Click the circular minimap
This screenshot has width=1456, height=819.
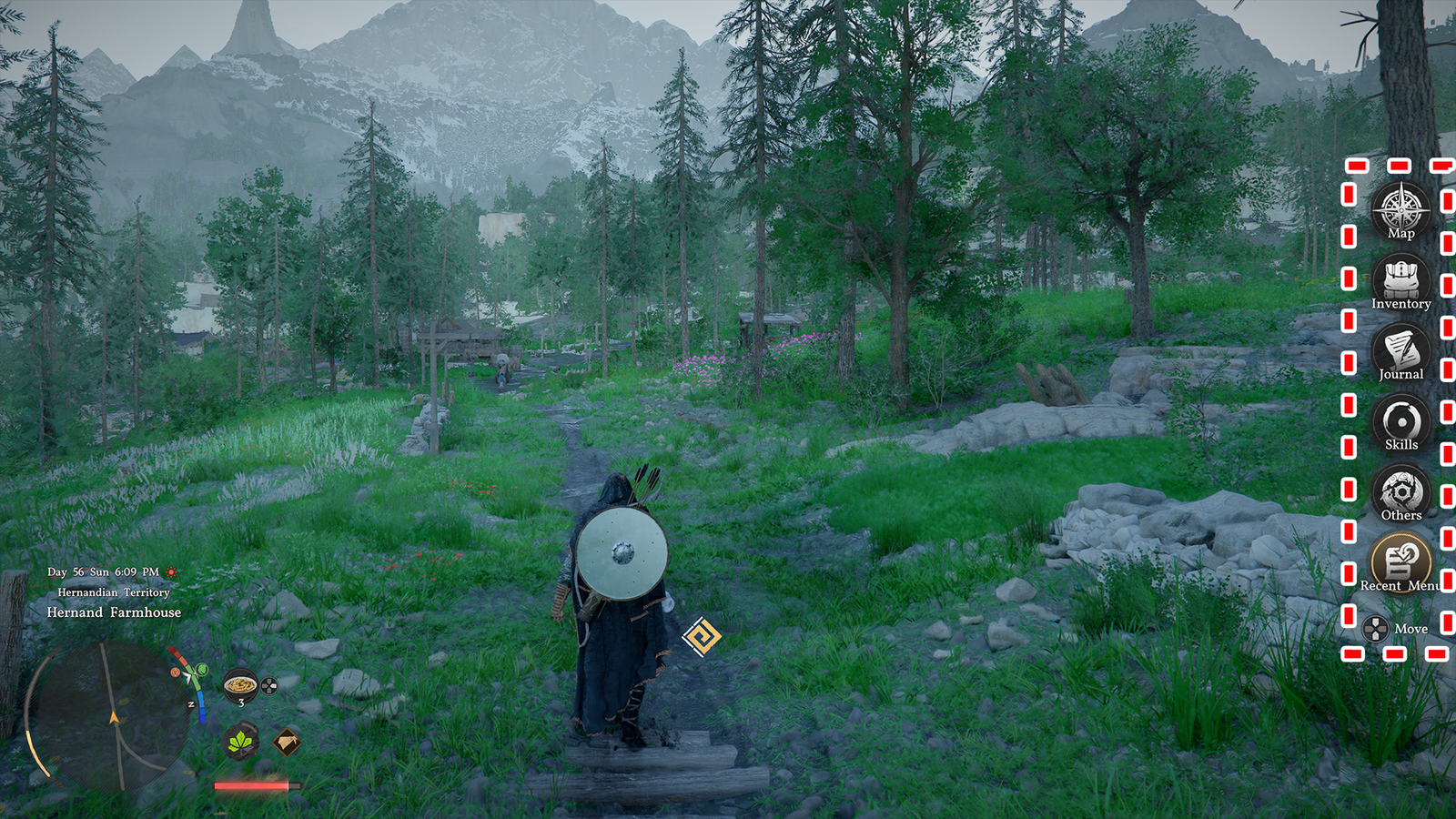tap(107, 714)
